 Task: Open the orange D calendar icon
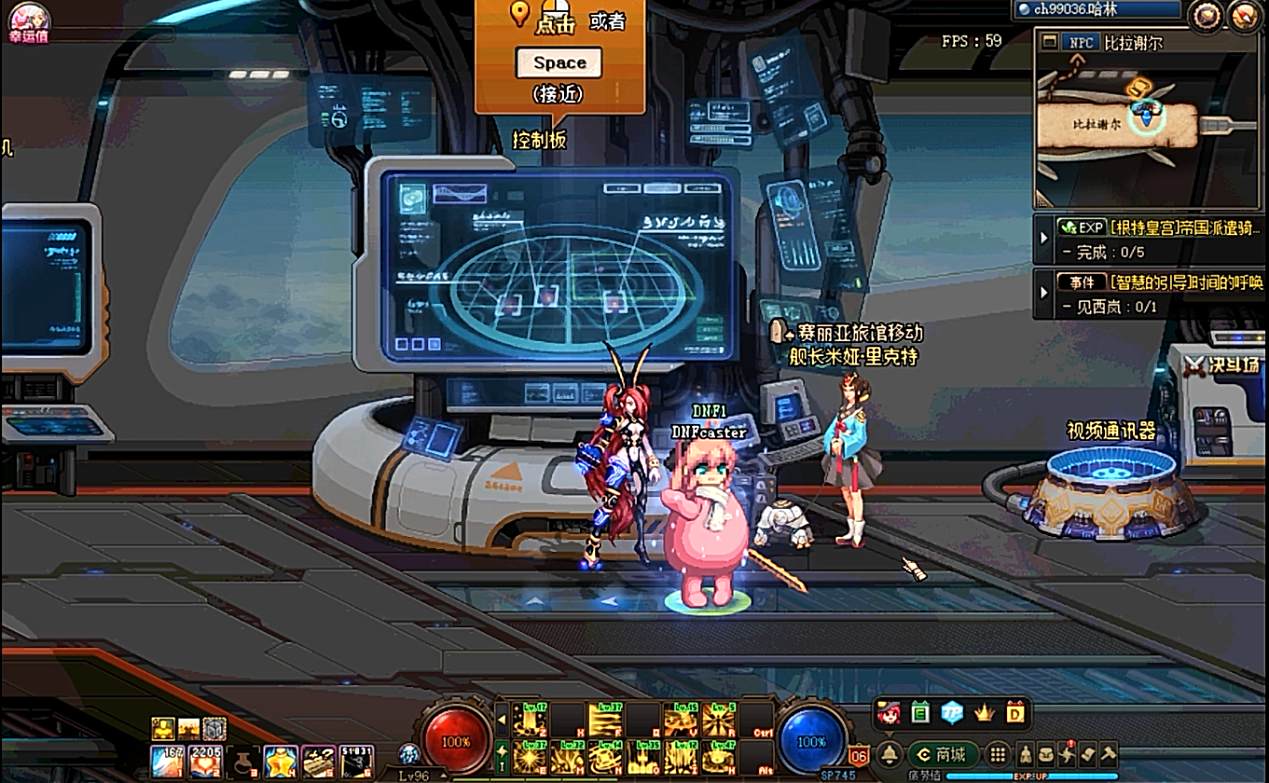[1015, 713]
